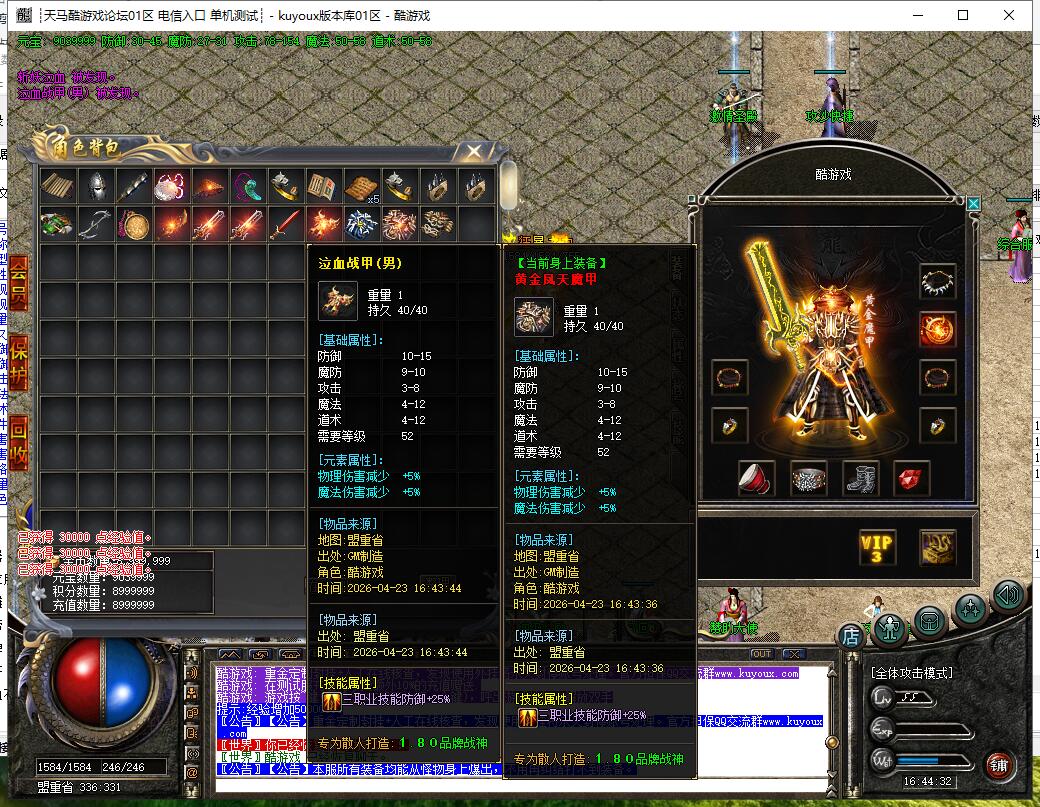The height and width of the screenshot is (807, 1040).
Task: Select the red-bladed sword in the backpack
Action: coord(286,223)
